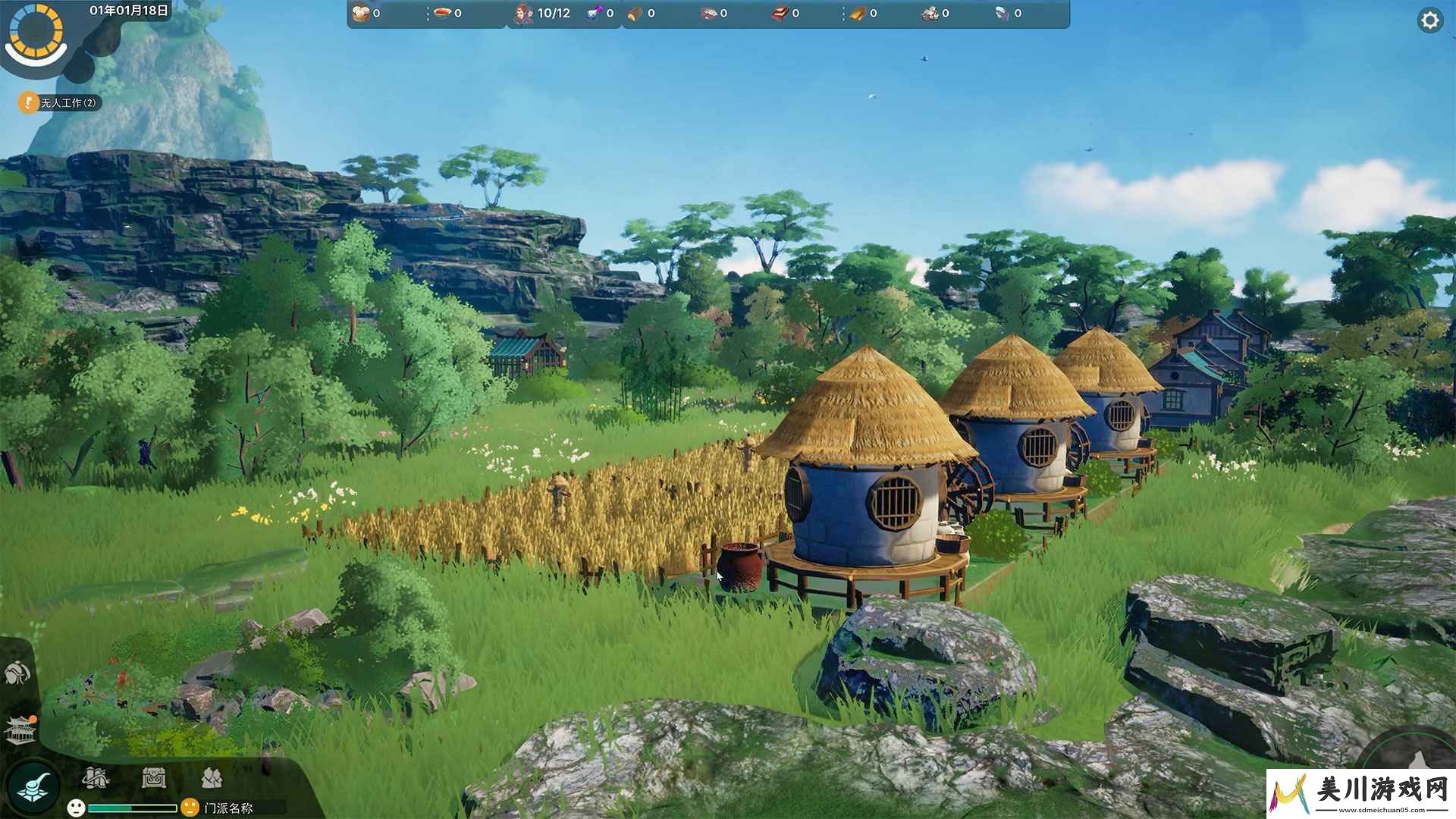The width and height of the screenshot is (1456, 819).
Task: Click the steamed buns food resource icon
Action: [360, 13]
